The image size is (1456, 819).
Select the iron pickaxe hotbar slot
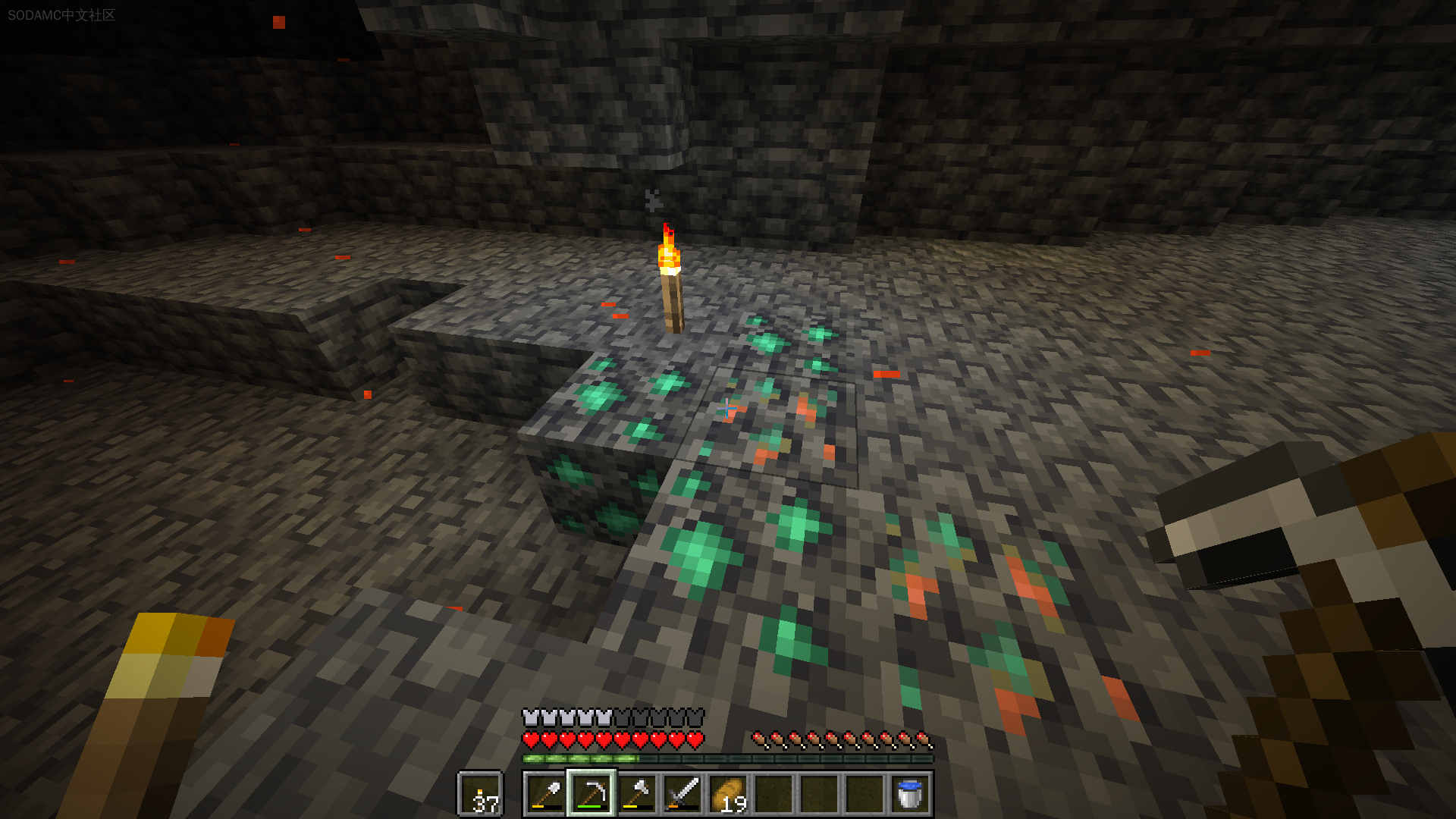pos(591,794)
